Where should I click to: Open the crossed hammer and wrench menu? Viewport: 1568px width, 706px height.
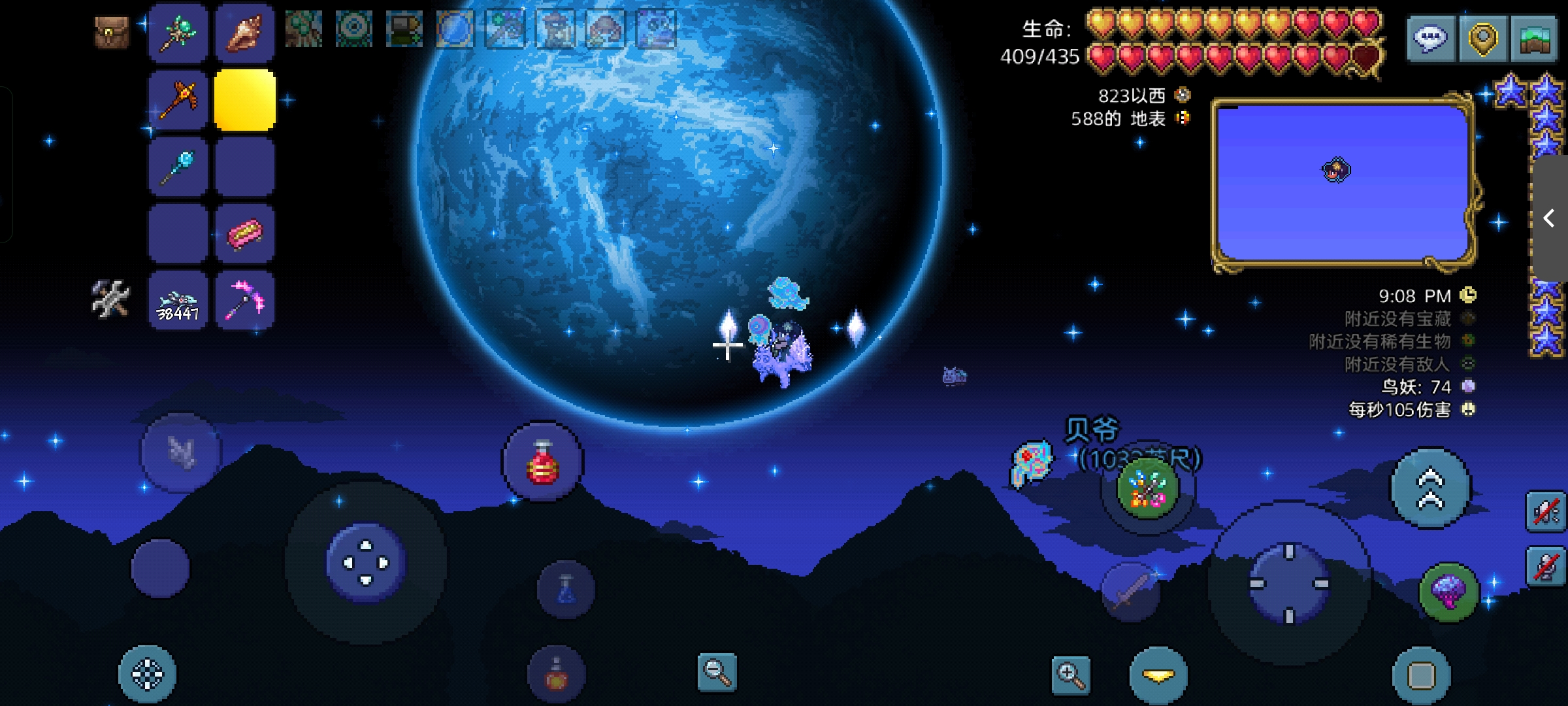(x=110, y=299)
